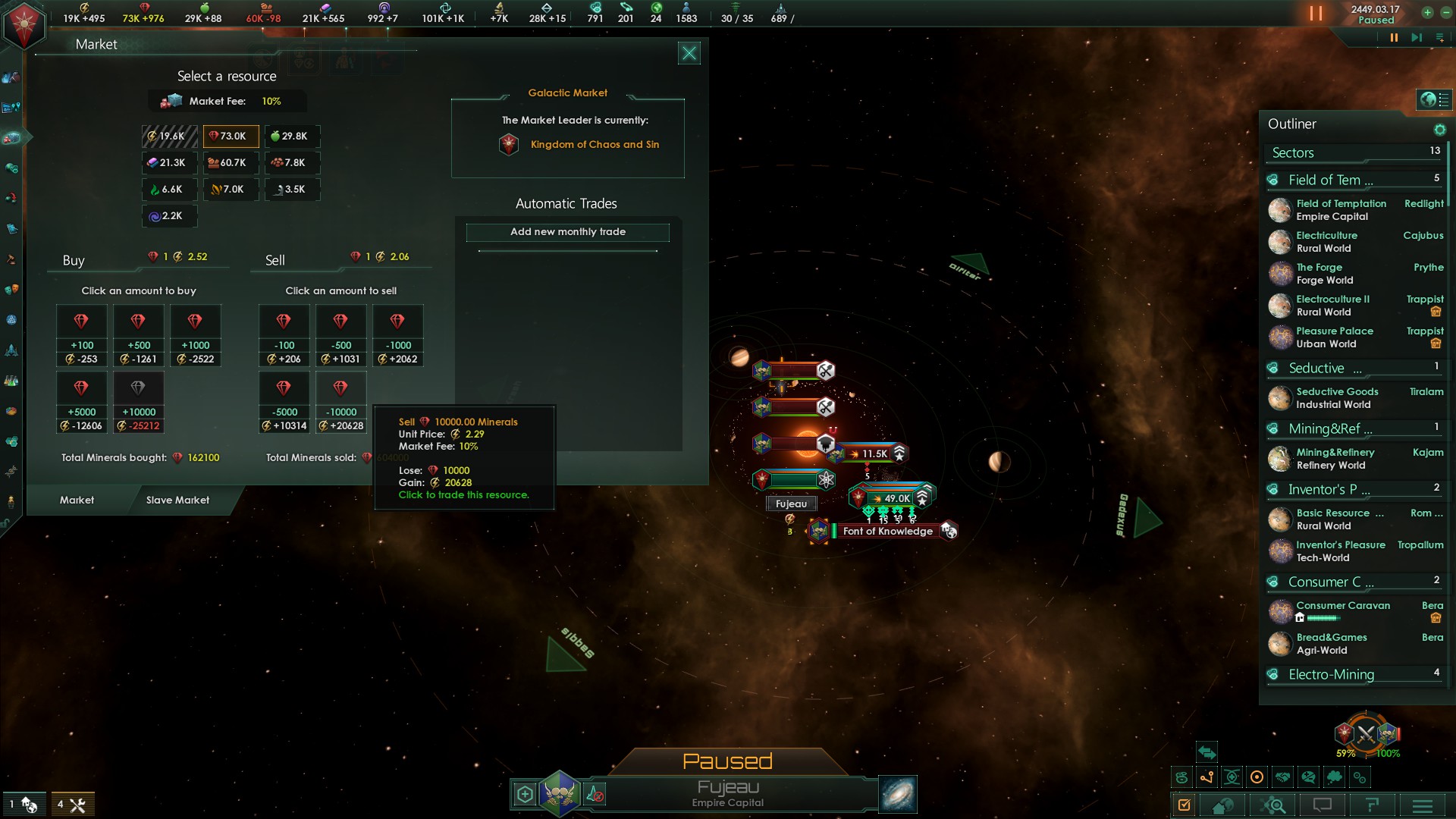Buy +5000 minerals for 12606 energy

click(82, 402)
